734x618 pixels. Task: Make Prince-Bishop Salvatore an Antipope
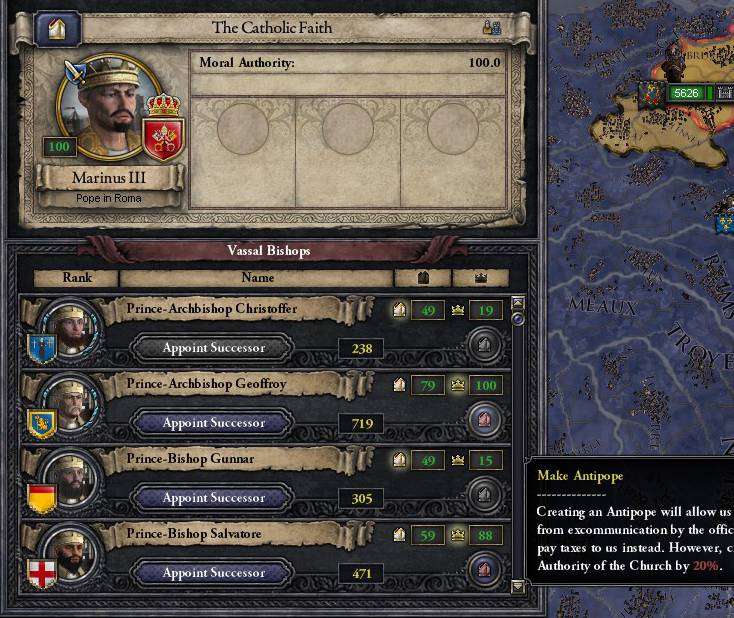[484, 571]
